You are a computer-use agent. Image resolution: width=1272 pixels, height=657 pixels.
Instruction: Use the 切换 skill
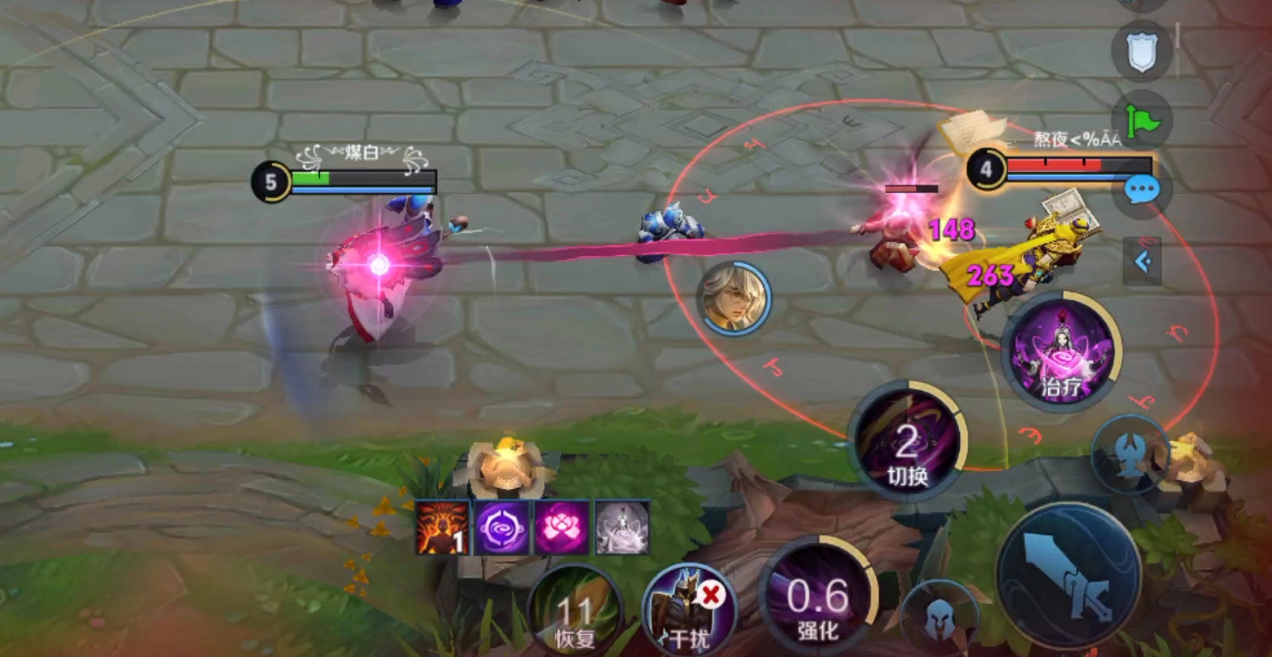907,441
